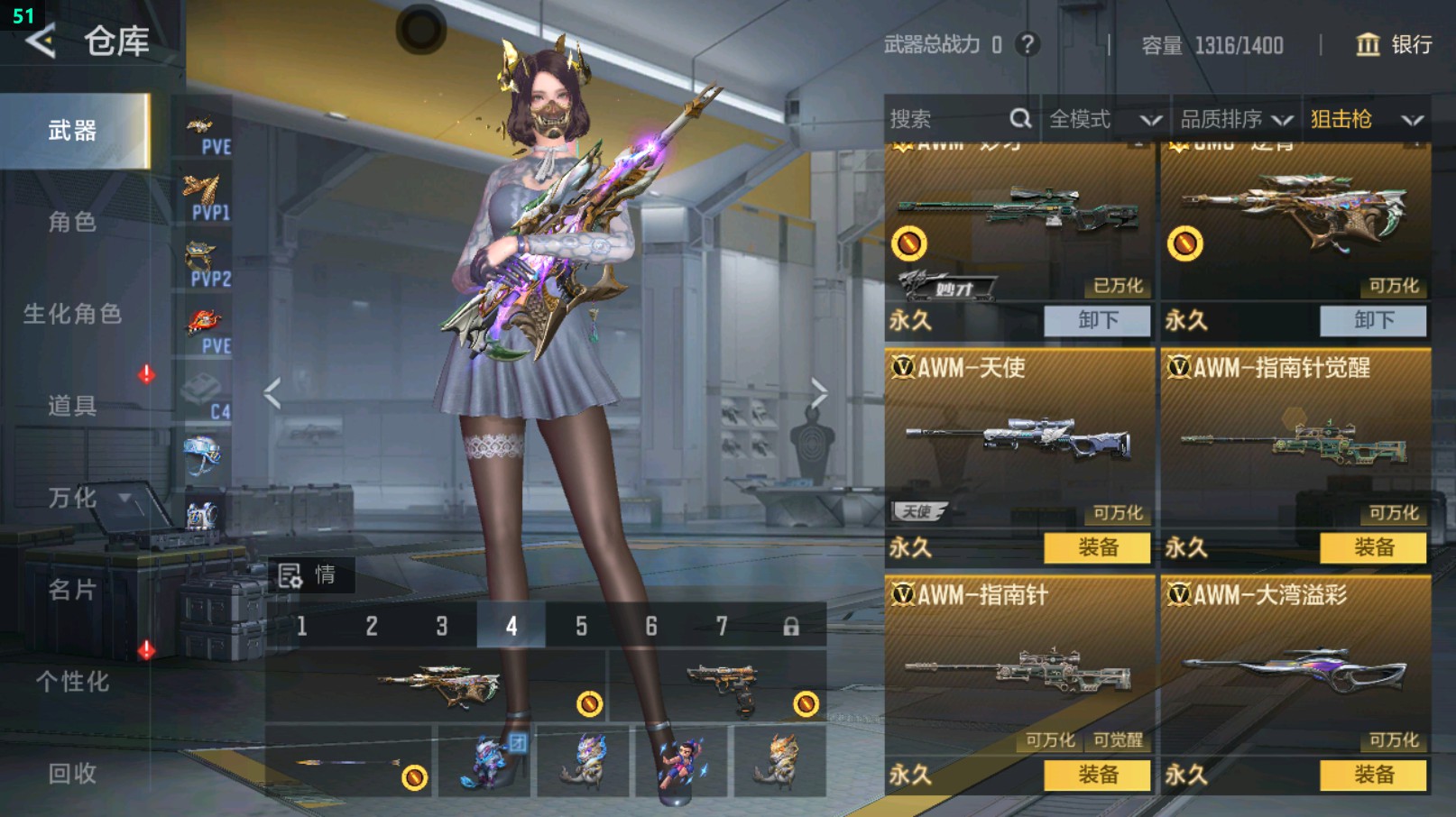Select the AWM-指南针 weapon card
The image size is (1456, 817).
coord(1019,667)
